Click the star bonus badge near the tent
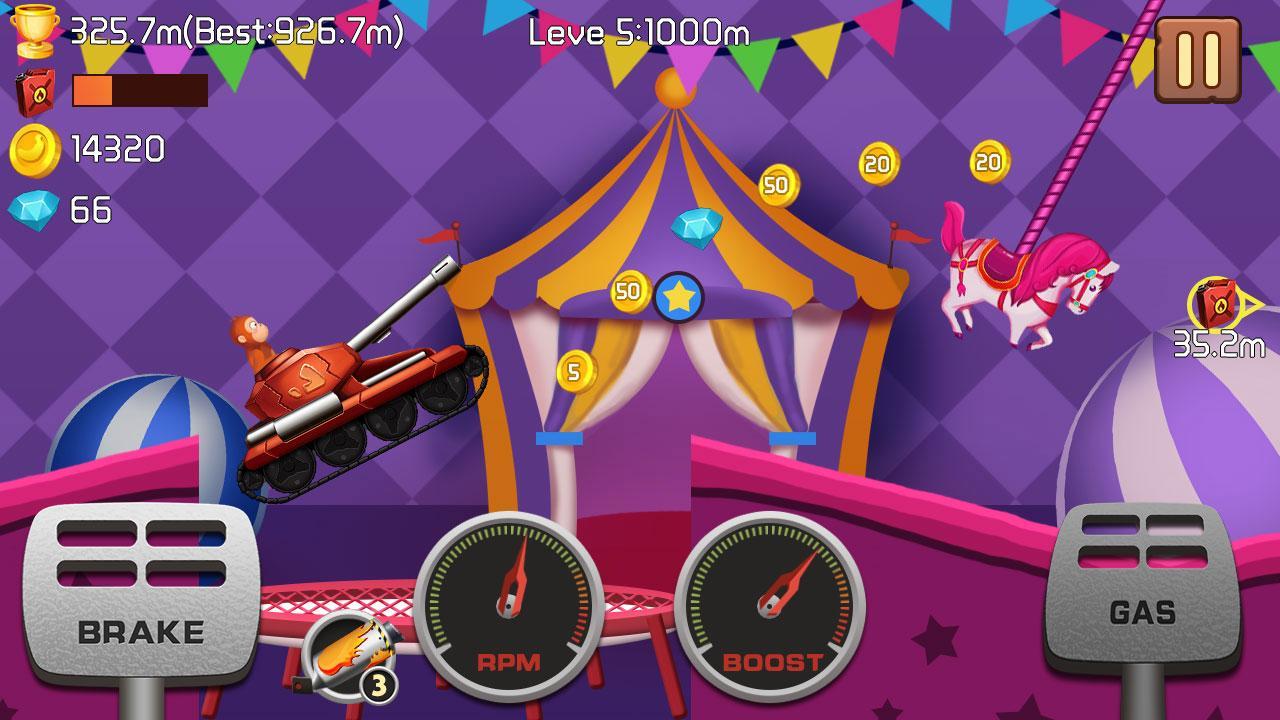This screenshot has width=1280, height=720. (x=679, y=296)
